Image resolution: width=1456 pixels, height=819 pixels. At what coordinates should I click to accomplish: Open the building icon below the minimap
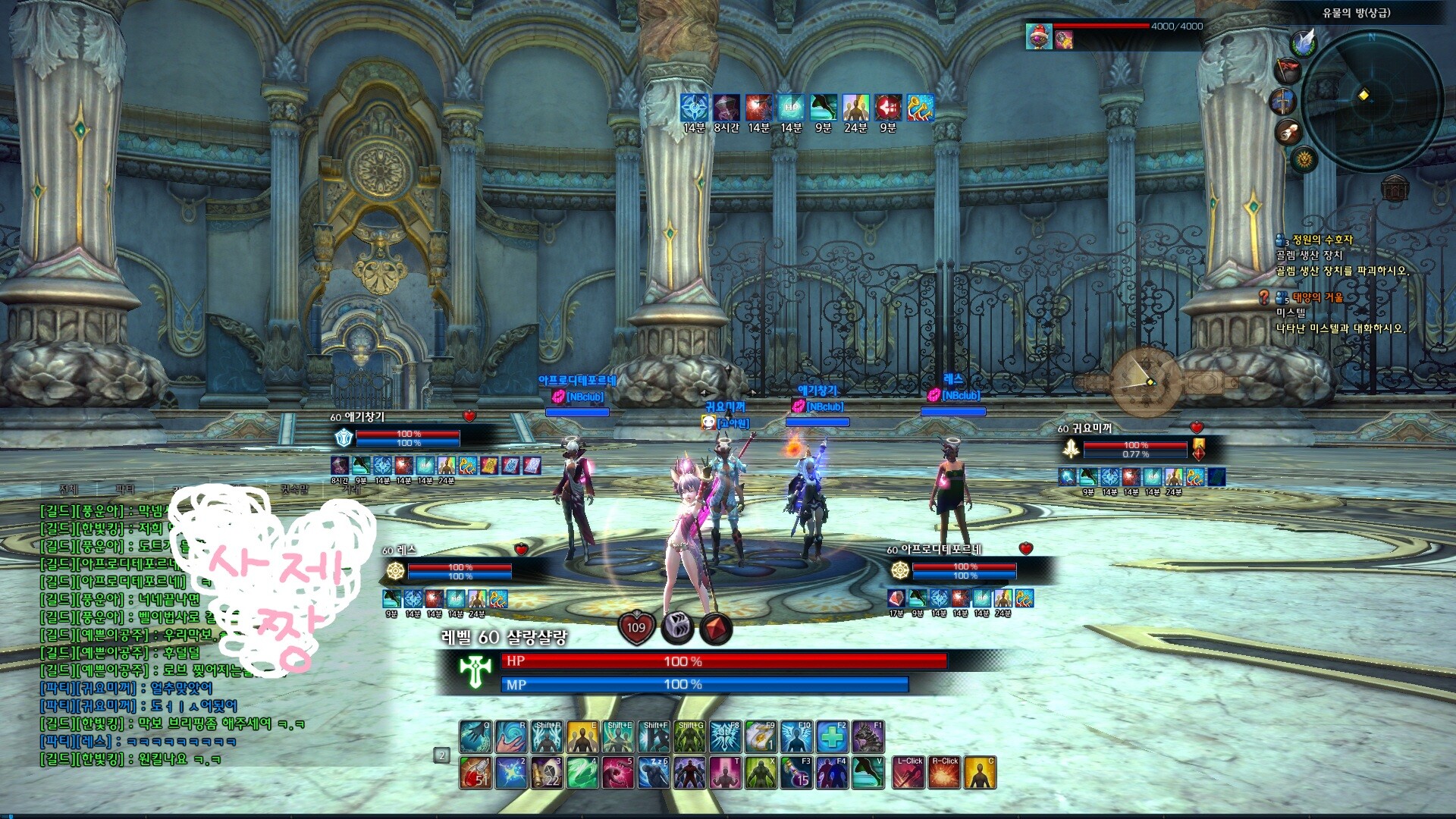[1395, 187]
